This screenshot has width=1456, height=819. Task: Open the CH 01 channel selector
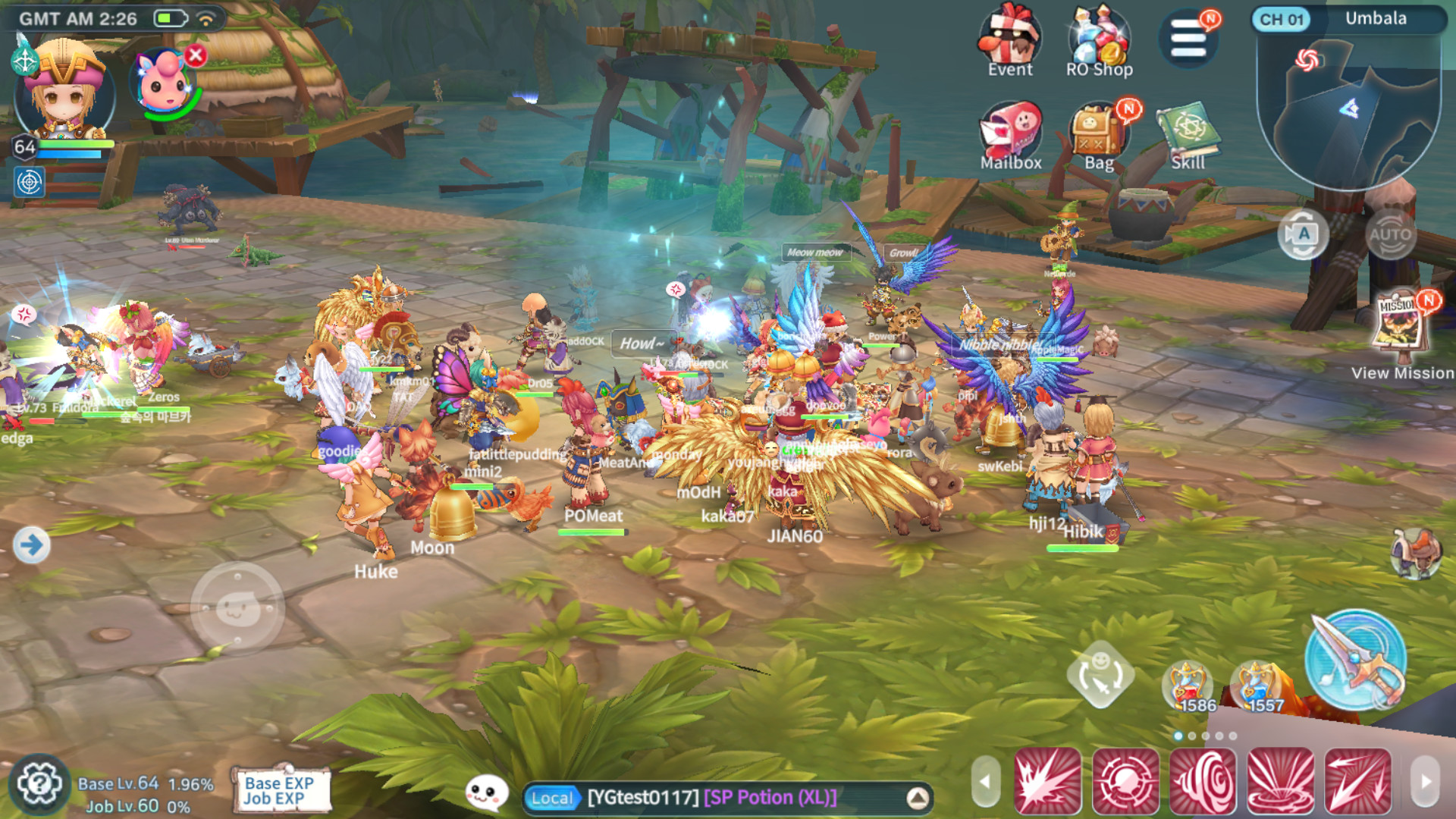[1285, 20]
